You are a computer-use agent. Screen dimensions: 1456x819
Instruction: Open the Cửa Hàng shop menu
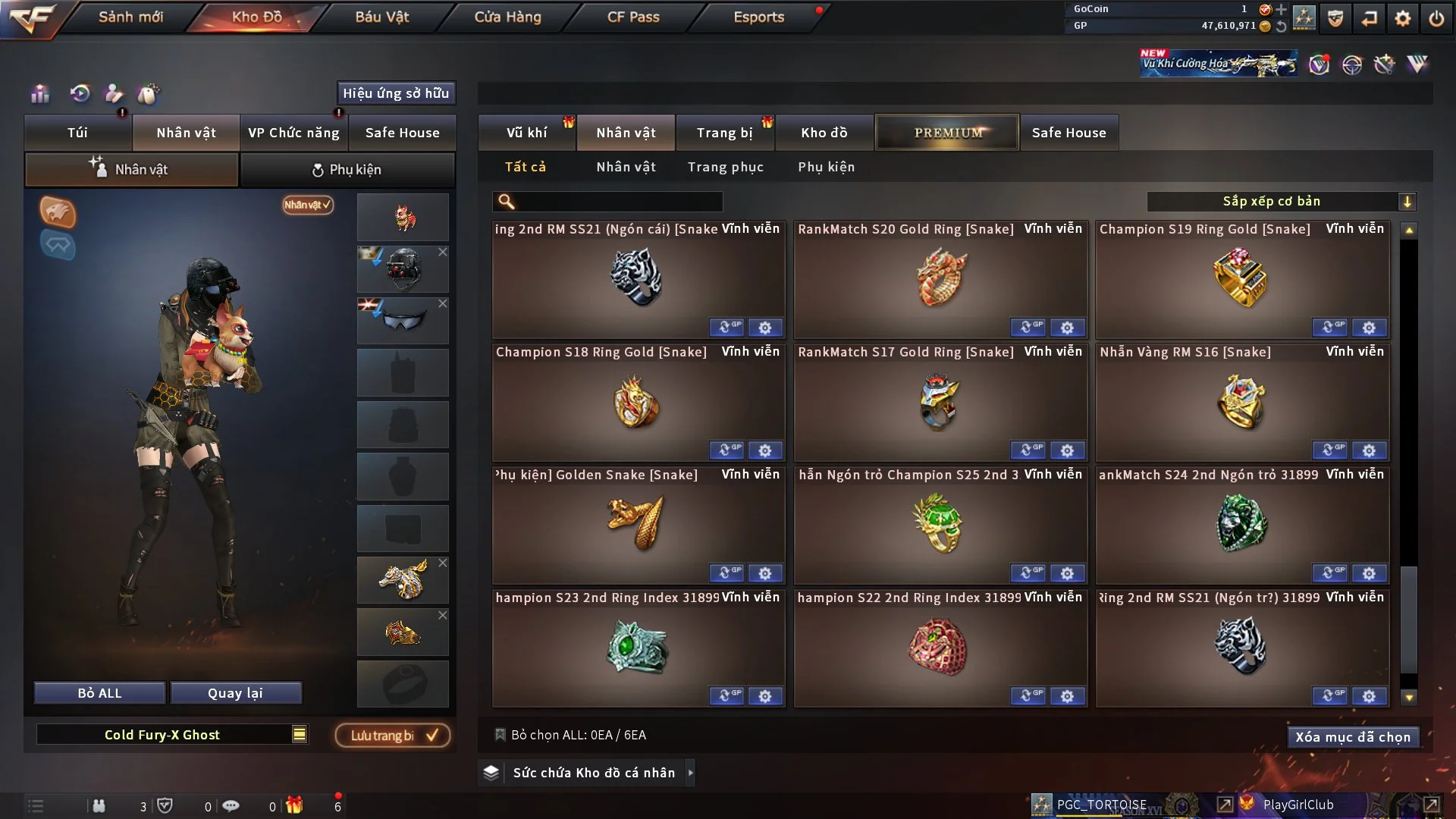point(507,17)
